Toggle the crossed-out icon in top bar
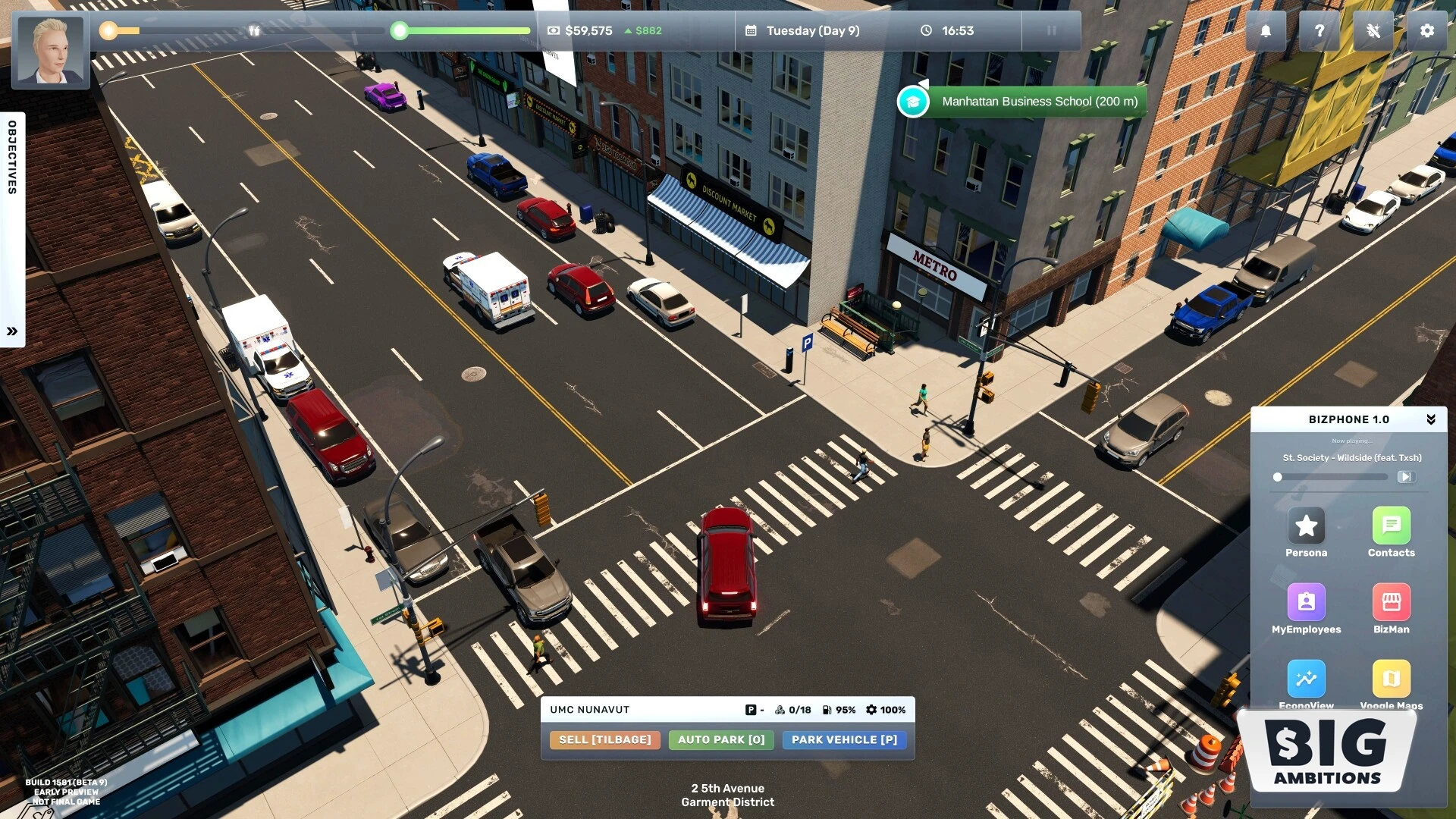Image resolution: width=1456 pixels, height=819 pixels. [1373, 31]
